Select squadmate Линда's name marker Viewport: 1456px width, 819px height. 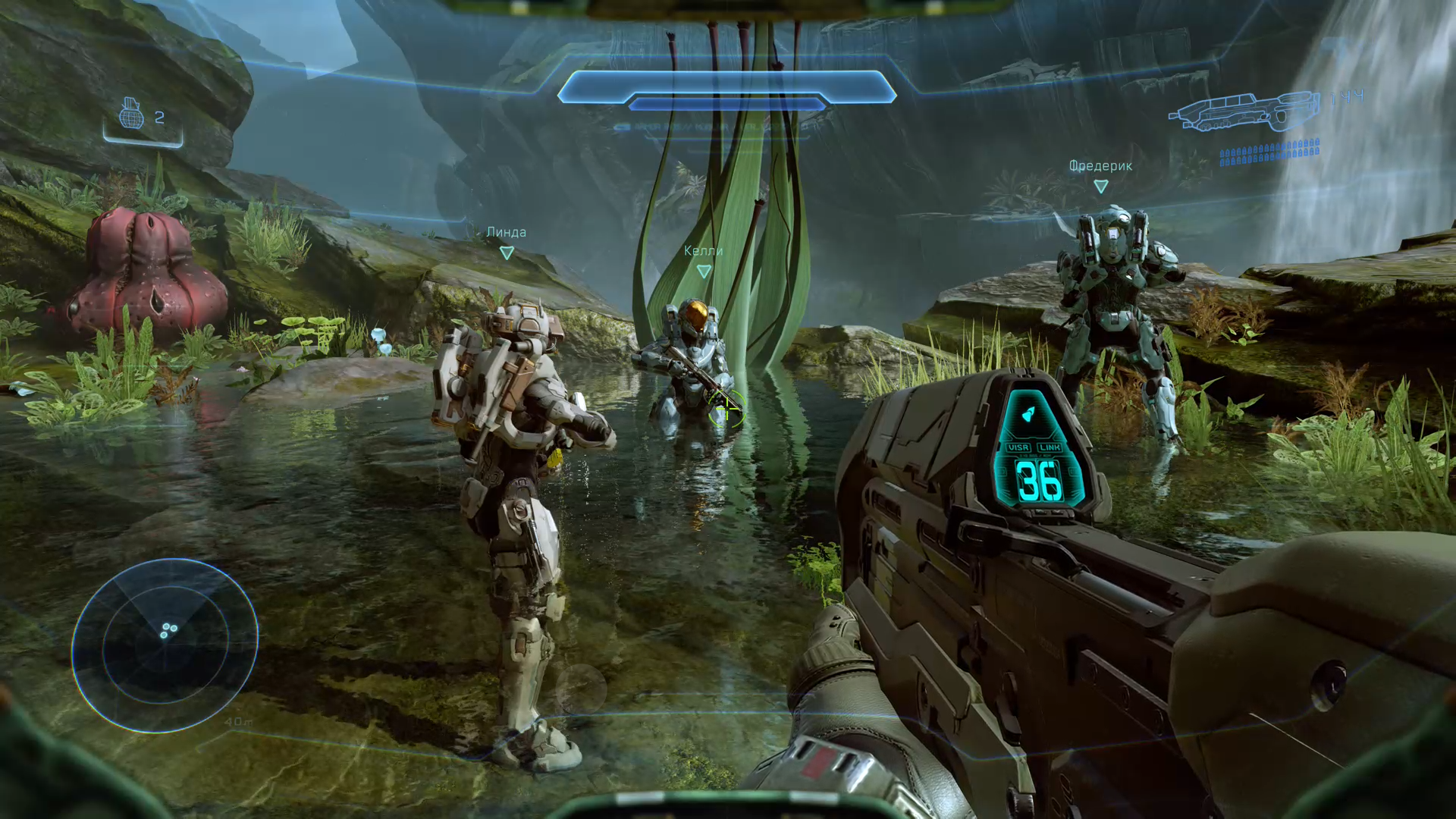click(x=506, y=233)
